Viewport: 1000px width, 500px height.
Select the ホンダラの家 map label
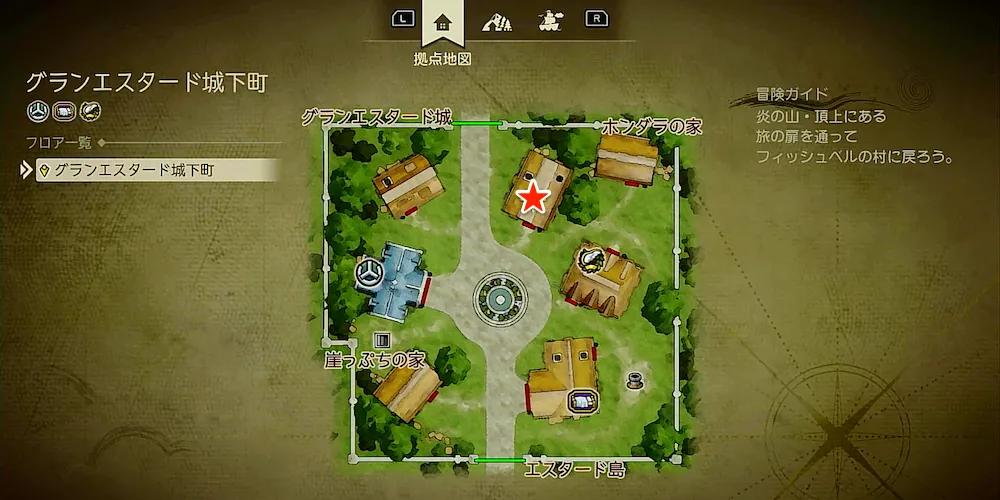pos(652,126)
